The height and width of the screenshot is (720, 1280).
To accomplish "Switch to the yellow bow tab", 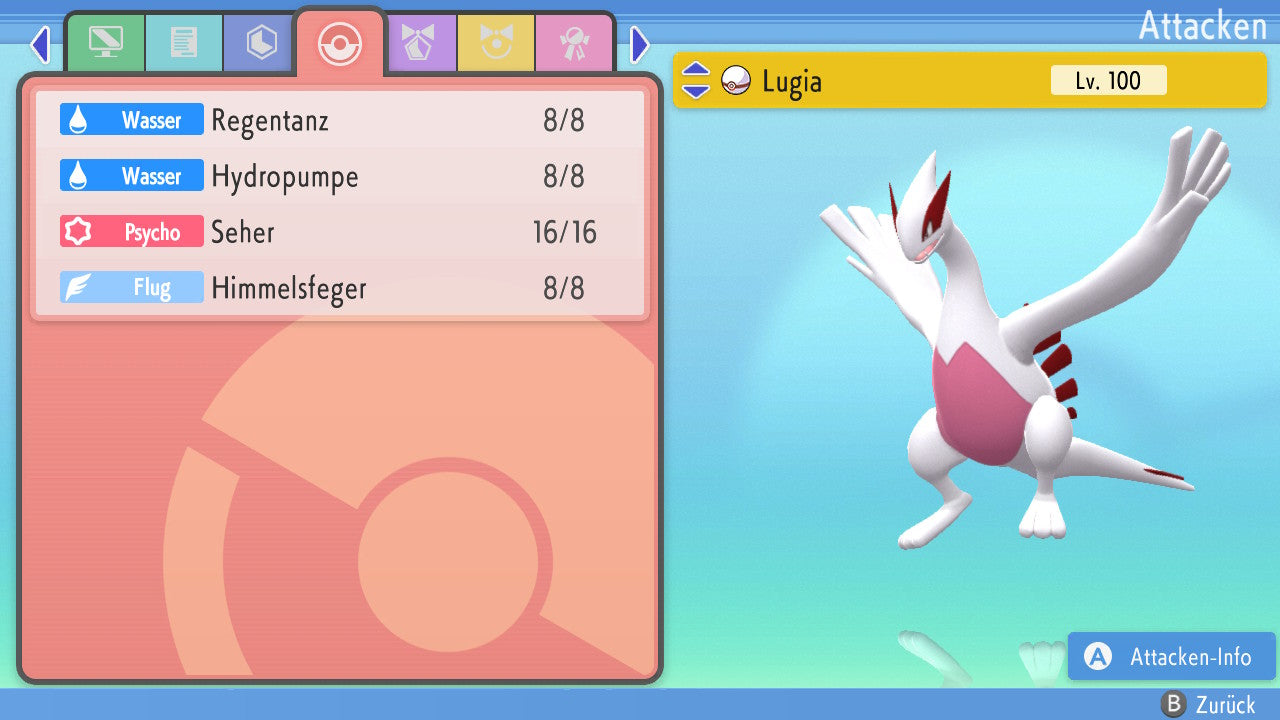I will point(496,43).
